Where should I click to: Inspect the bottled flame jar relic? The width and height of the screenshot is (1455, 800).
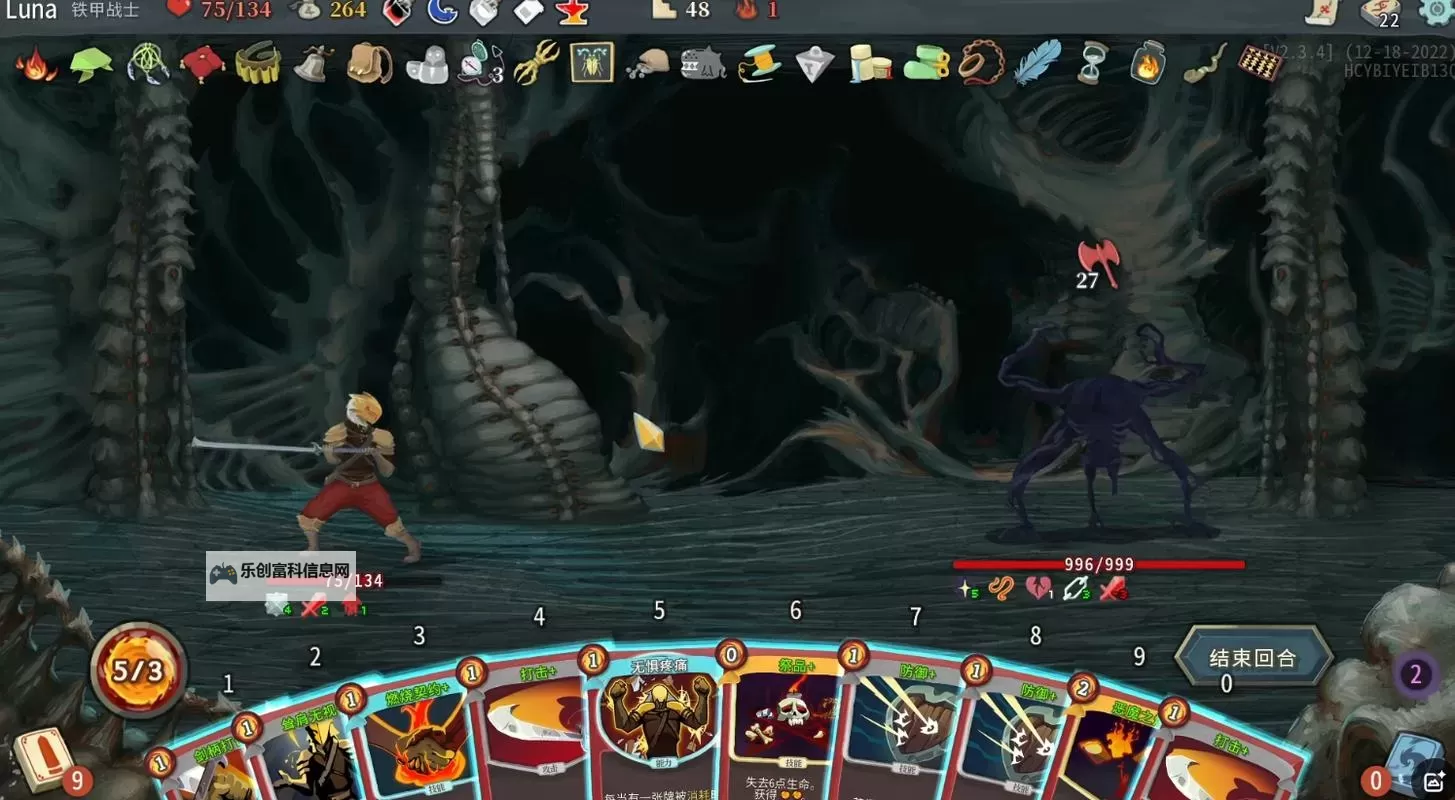click(1148, 63)
